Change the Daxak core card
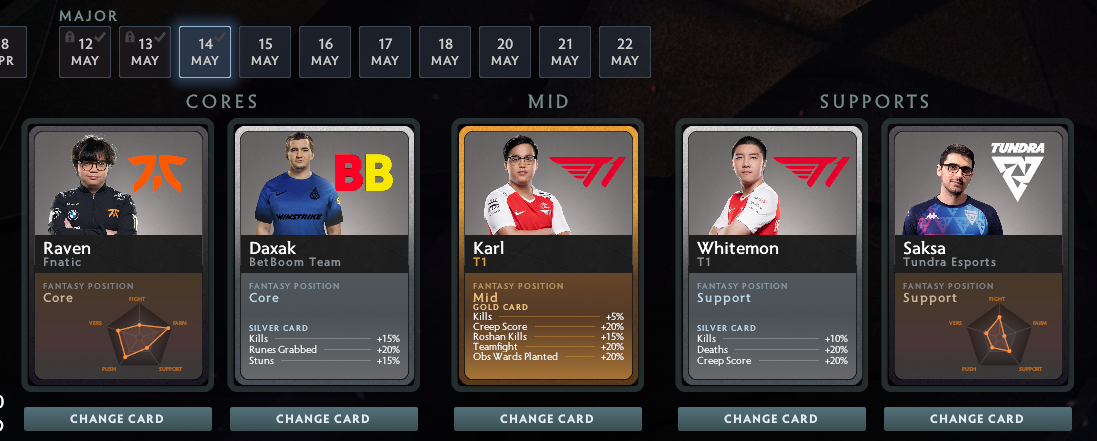1097x441 pixels. click(x=324, y=419)
